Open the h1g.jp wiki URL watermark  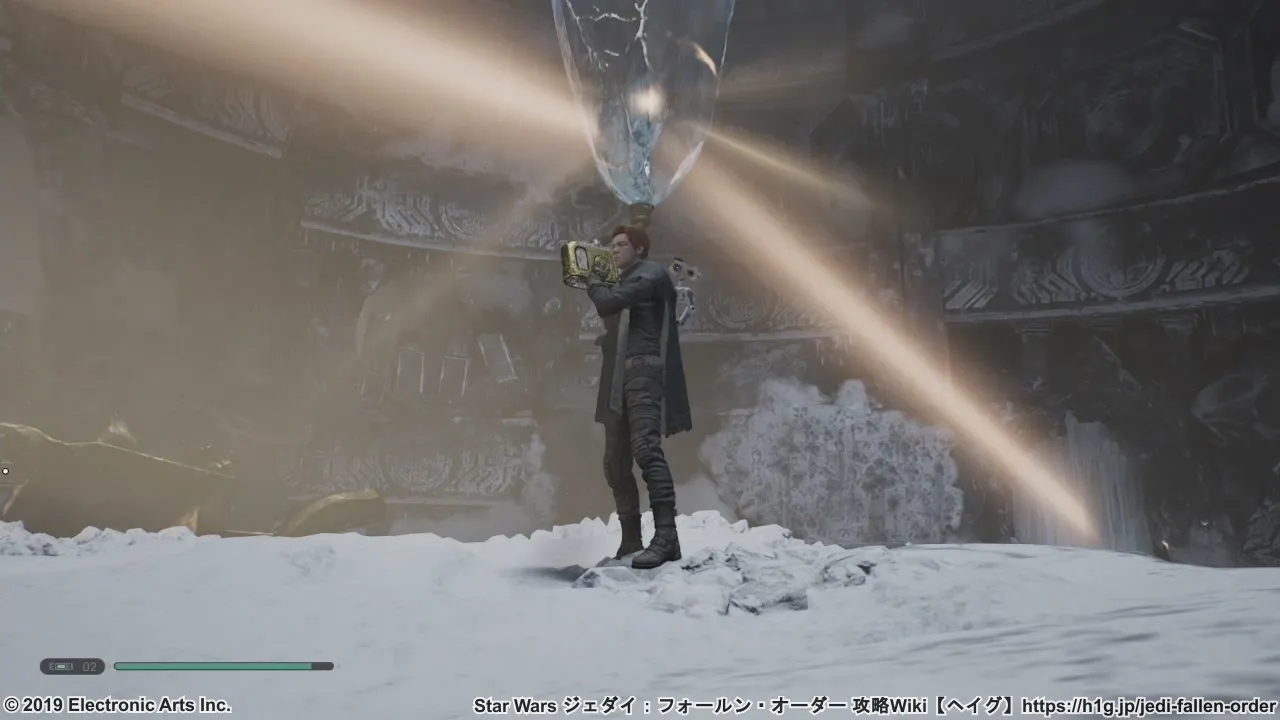(x=1151, y=705)
